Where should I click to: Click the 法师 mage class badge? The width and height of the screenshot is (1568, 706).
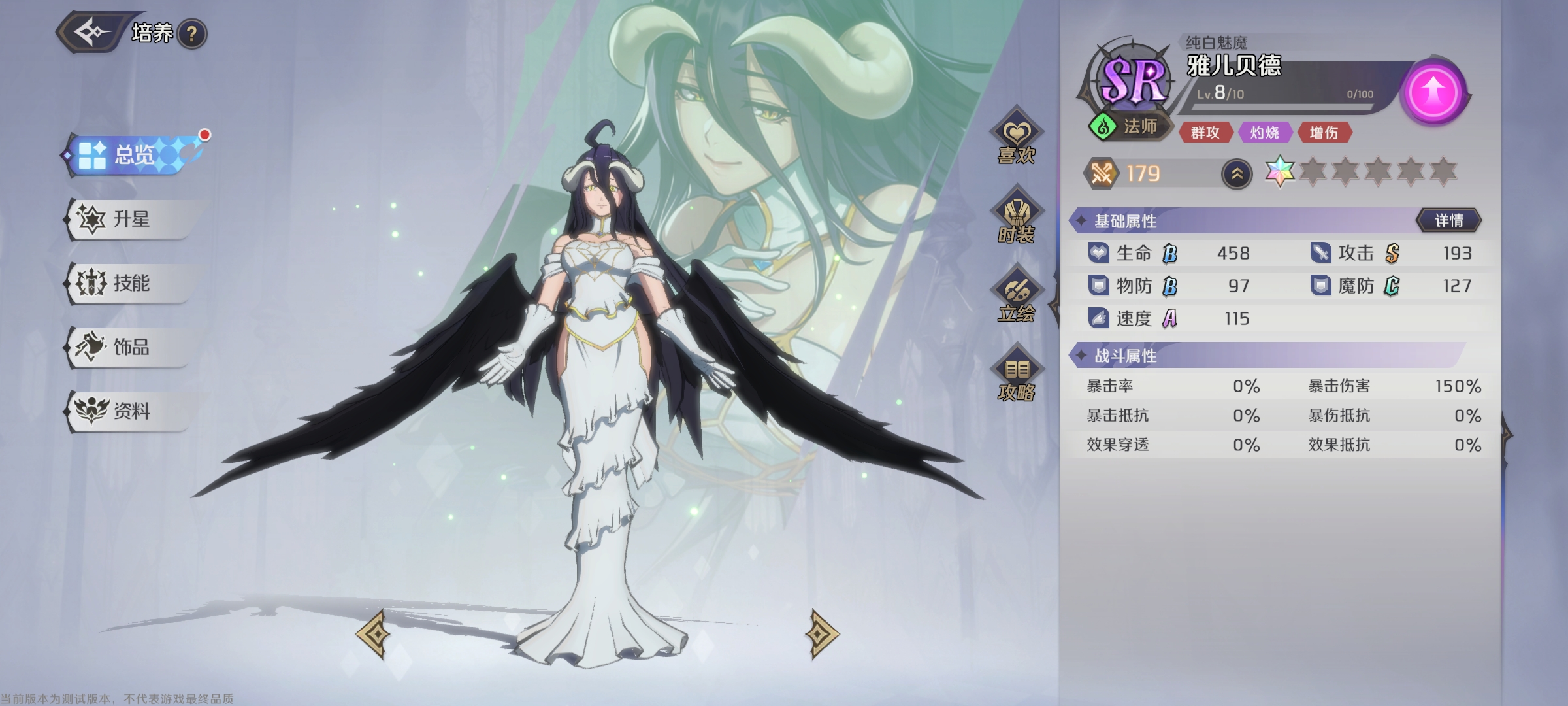tap(1130, 126)
